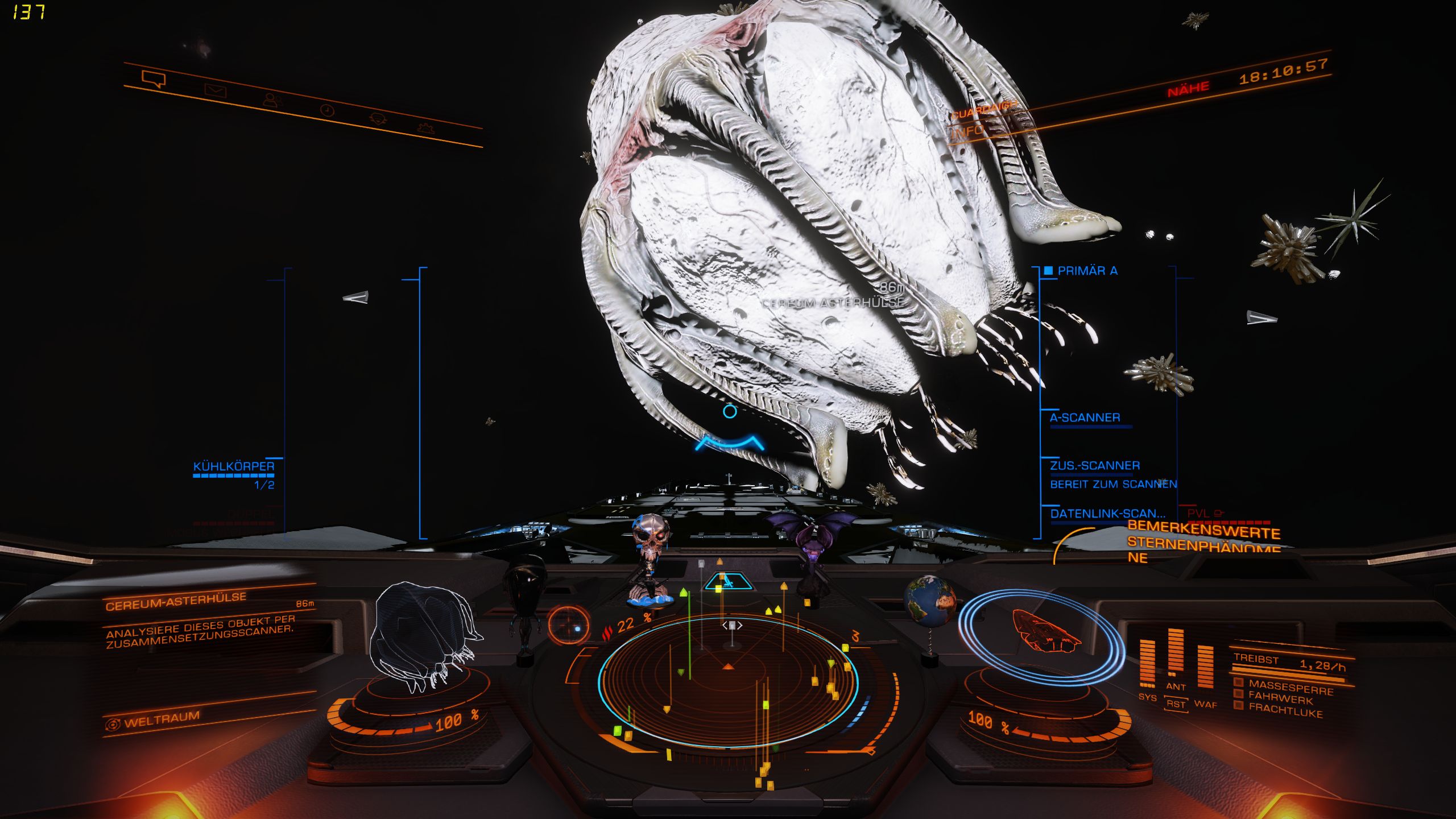Click the INFO panel label

click(x=967, y=131)
